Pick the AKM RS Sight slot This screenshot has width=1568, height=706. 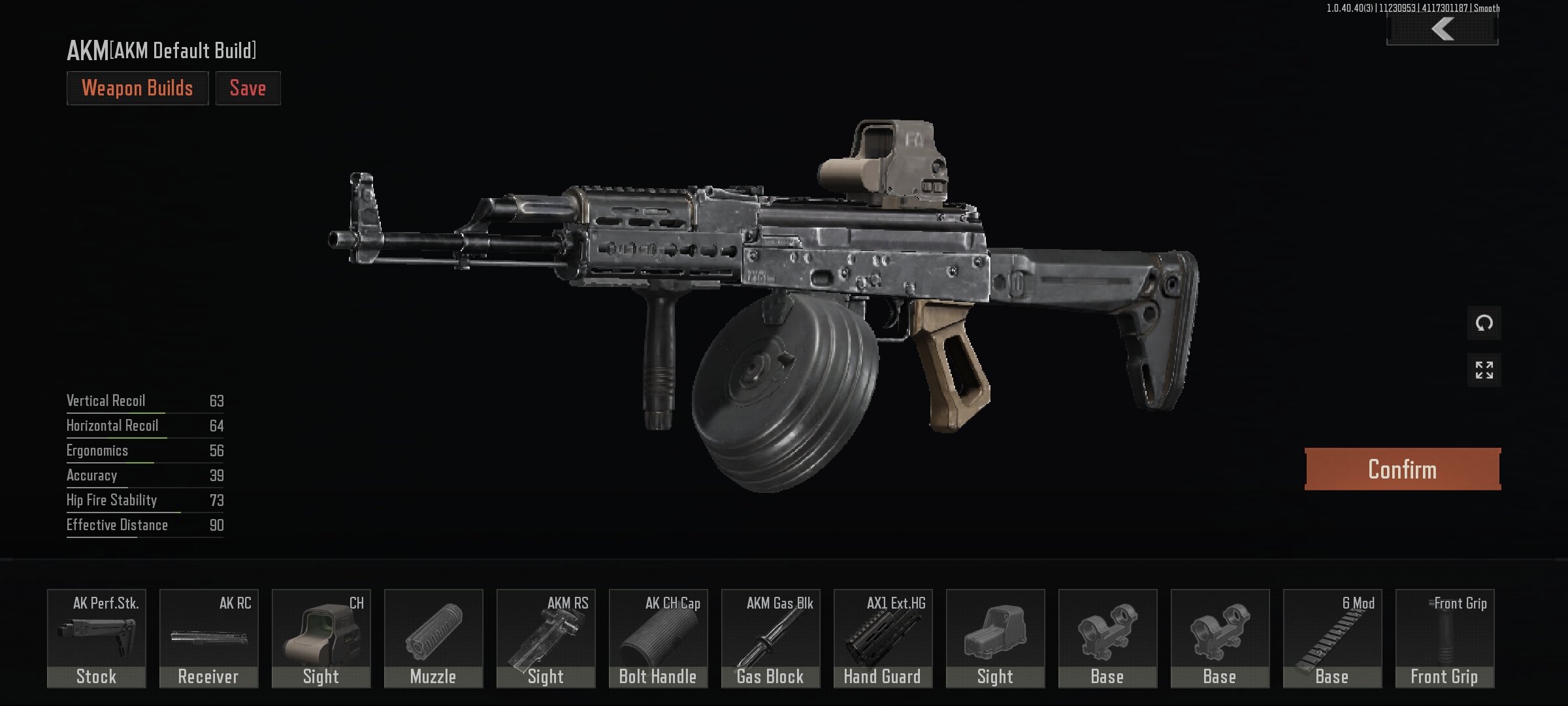(x=546, y=638)
